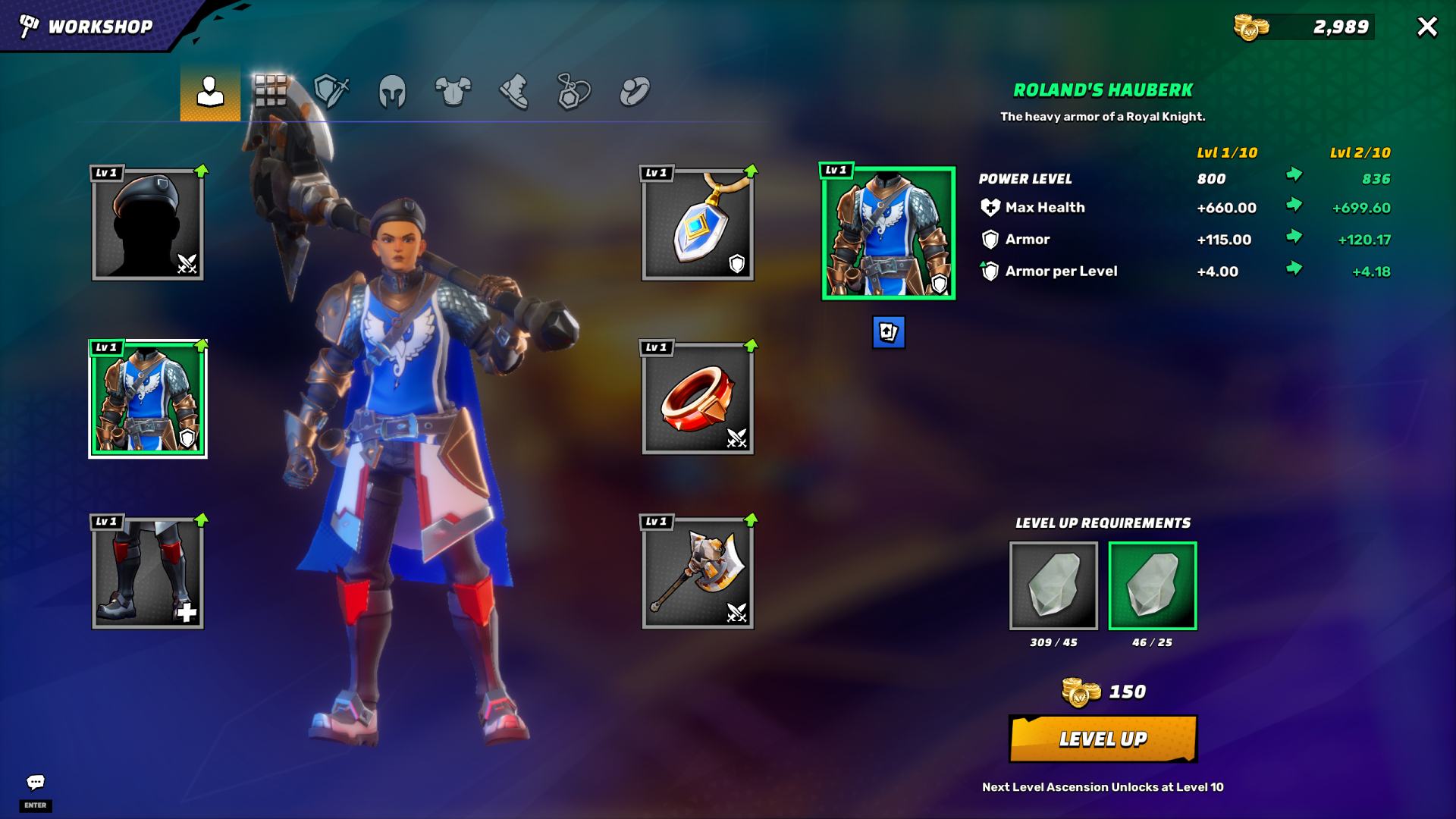The image size is (1456, 819).
Task: Open the helmet category tab
Action: click(x=392, y=93)
